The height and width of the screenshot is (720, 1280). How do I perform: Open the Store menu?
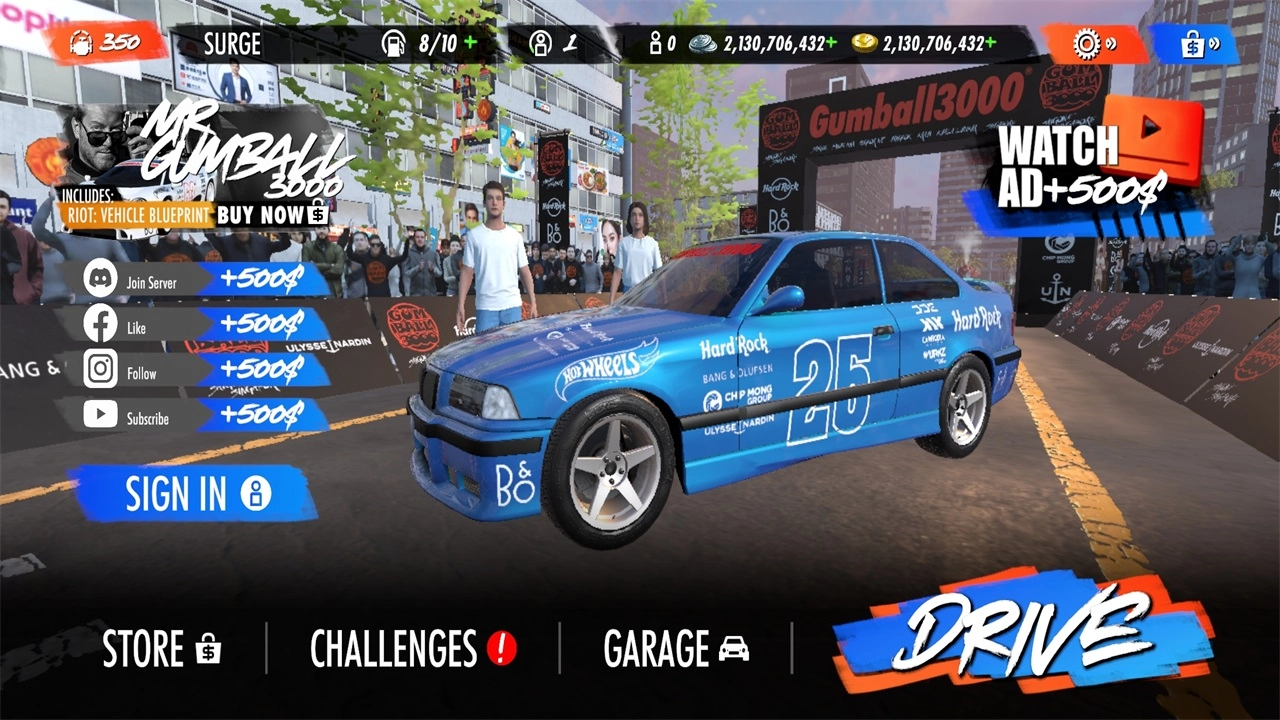pos(161,649)
